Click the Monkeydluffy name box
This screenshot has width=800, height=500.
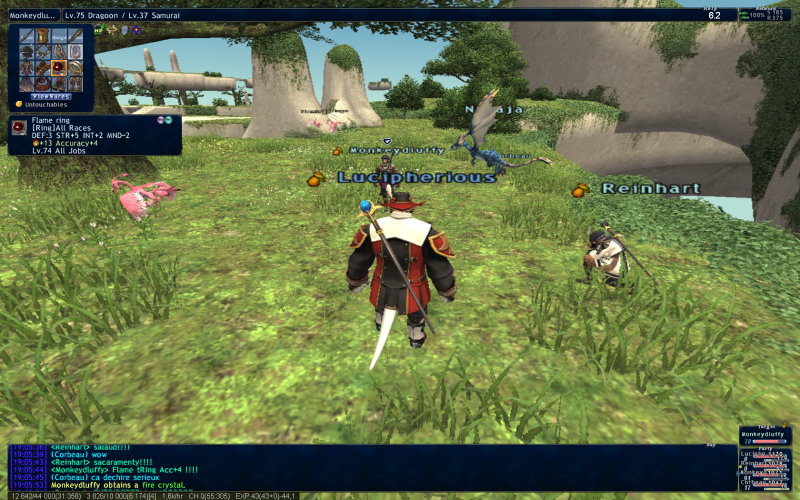32,16
